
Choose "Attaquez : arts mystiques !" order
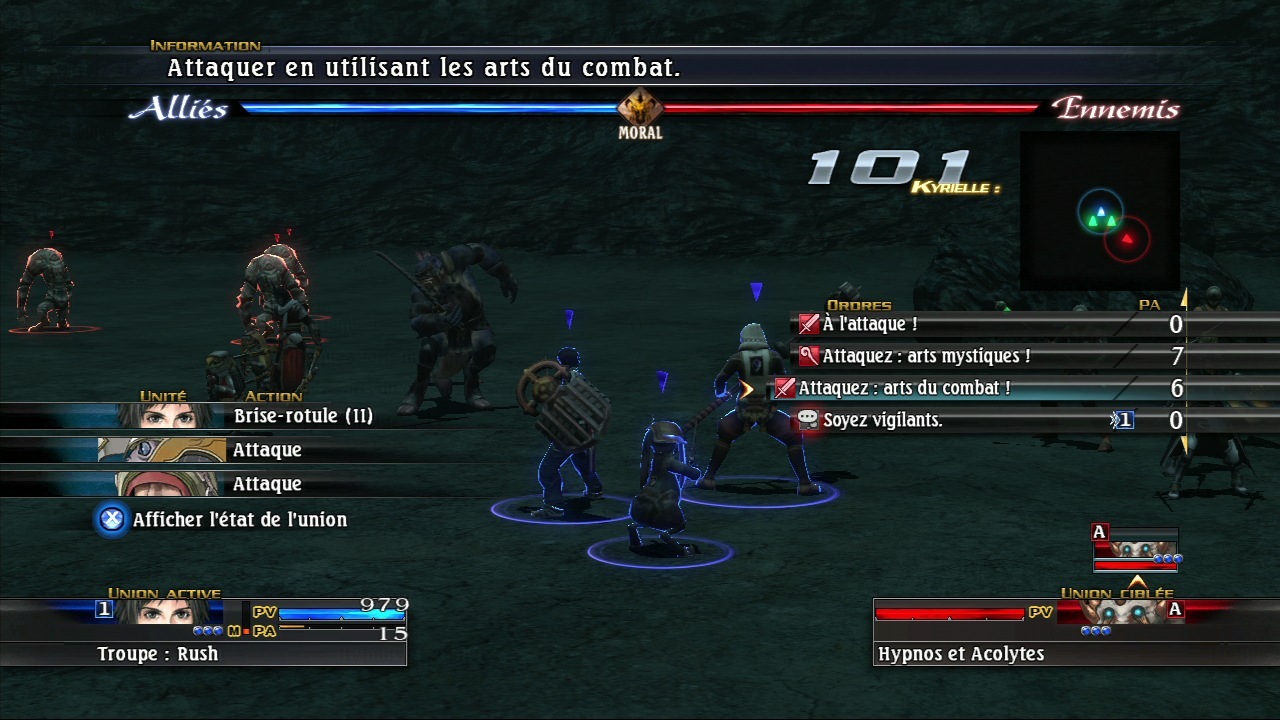(x=926, y=356)
